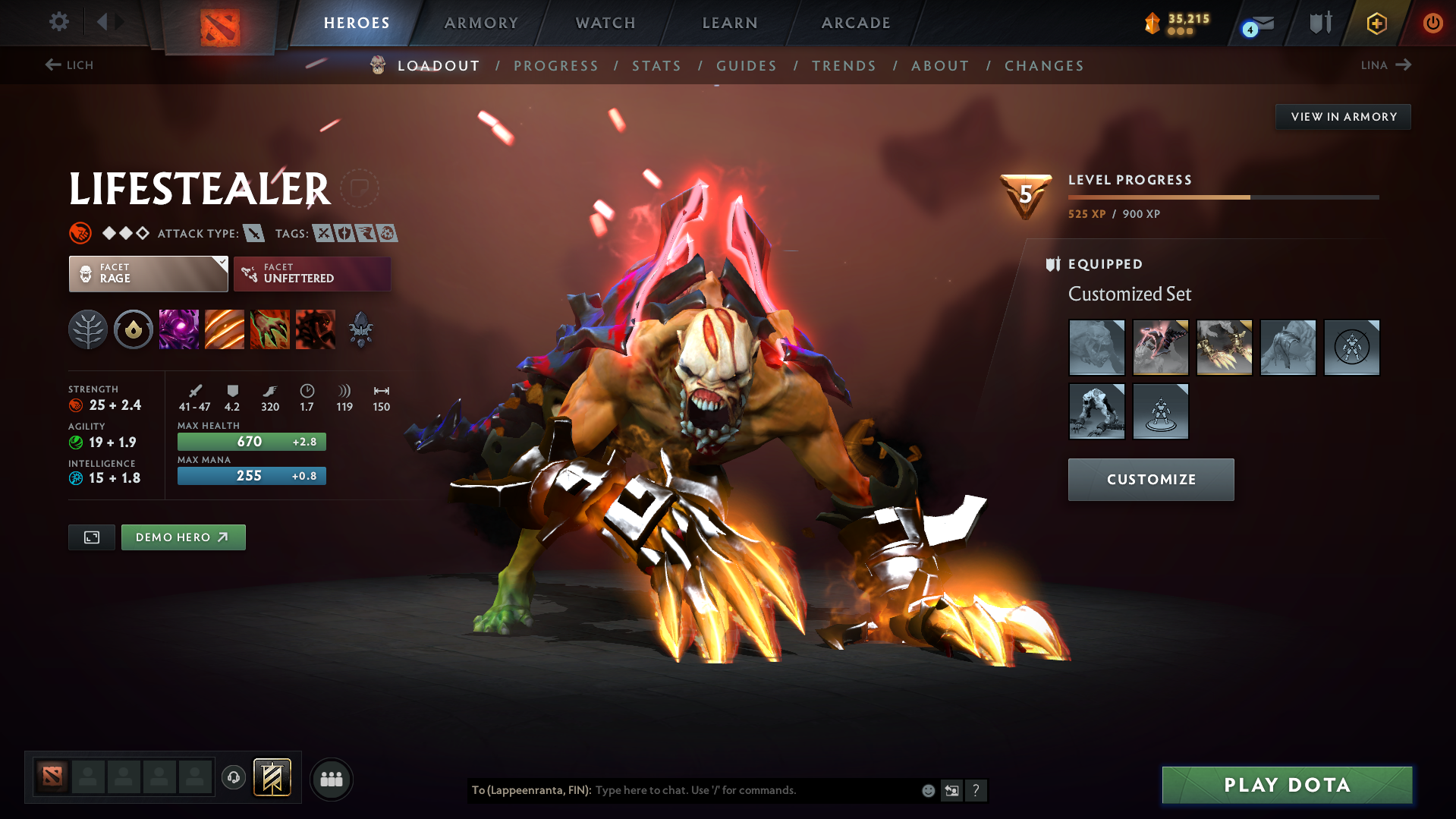1456x819 pixels.
Task: Click the Infest ability icon
Action: coord(316,329)
